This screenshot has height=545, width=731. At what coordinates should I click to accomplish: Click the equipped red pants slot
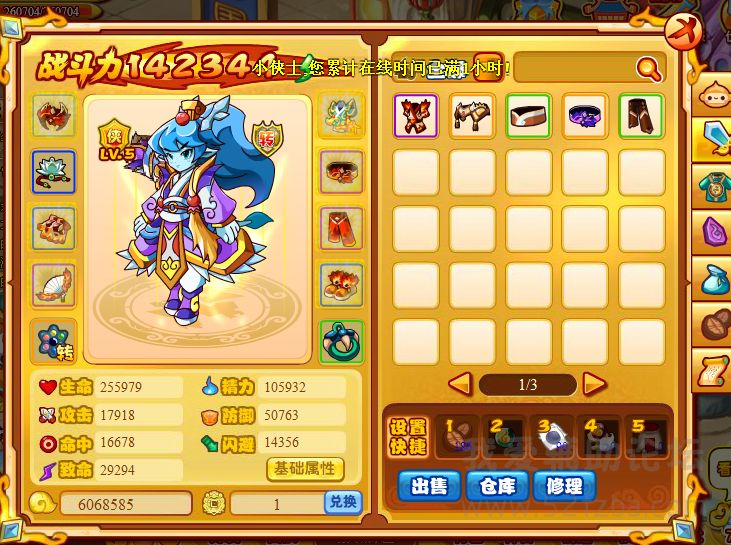tap(342, 228)
